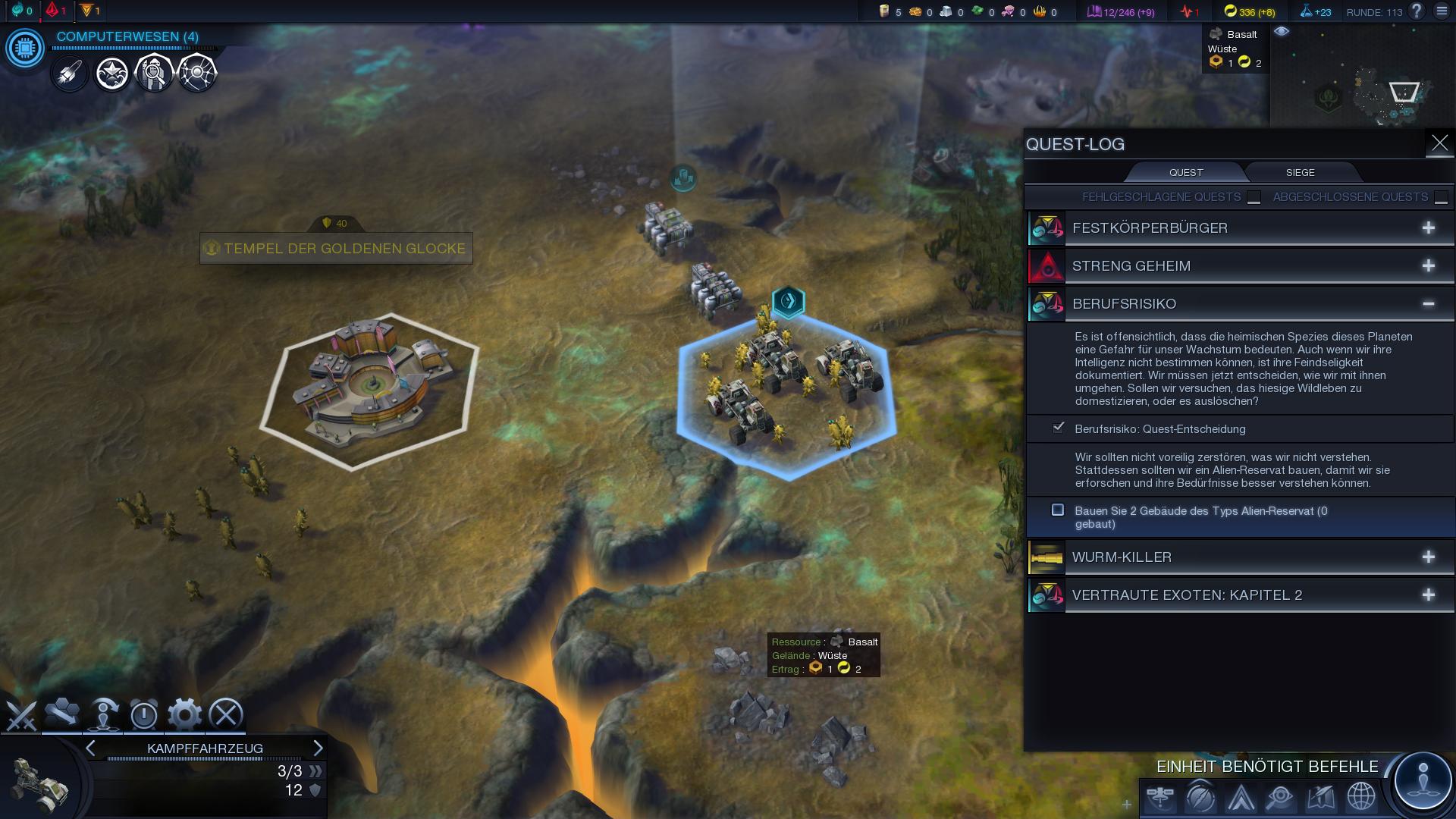Viewport: 1456px width, 819px height.
Task: Expand the Festkörperbürger quest entry
Action: (x=1428, y=228)
